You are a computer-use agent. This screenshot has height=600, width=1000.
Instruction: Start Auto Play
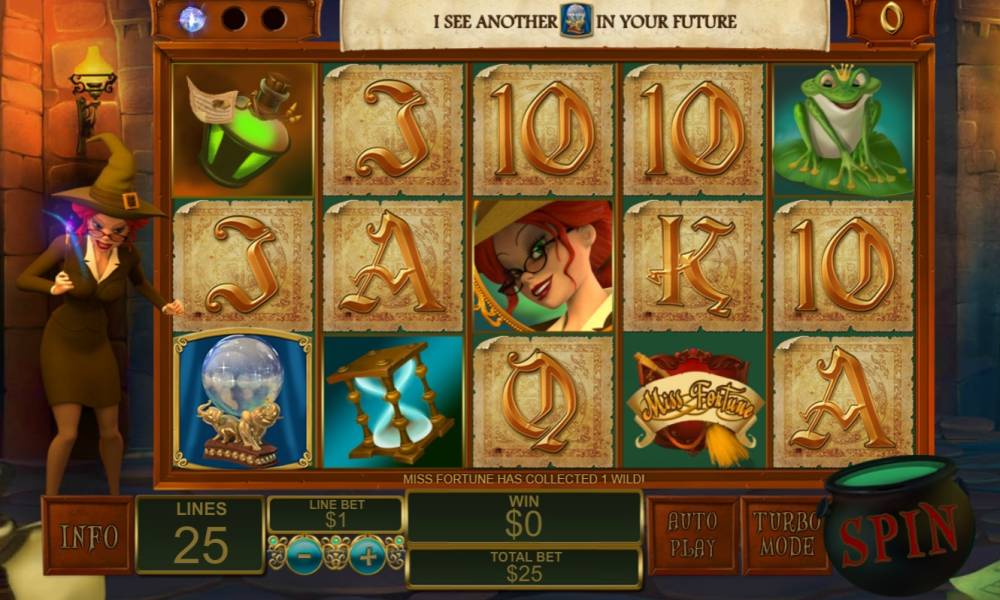point(692,535)
